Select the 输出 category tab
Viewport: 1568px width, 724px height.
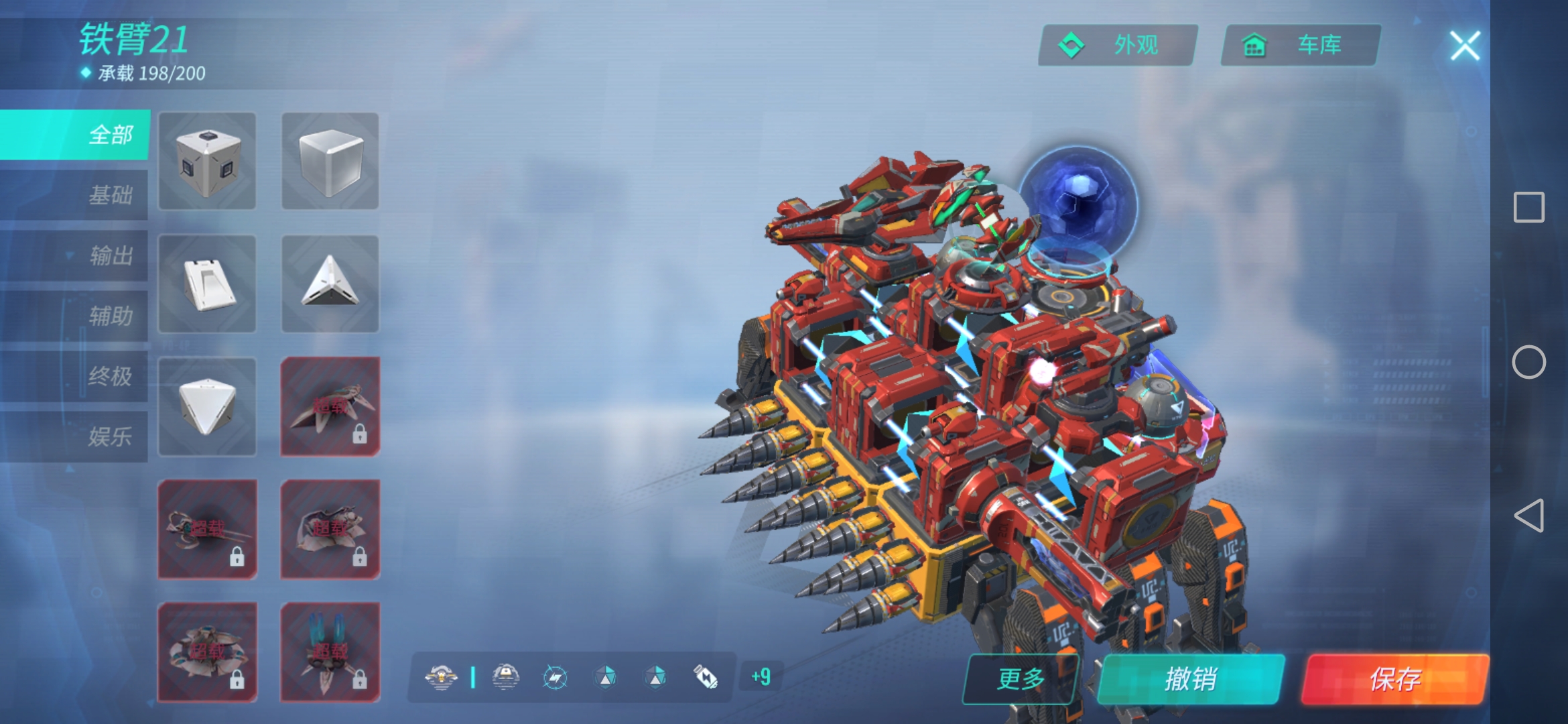click(x=75, y=255)
